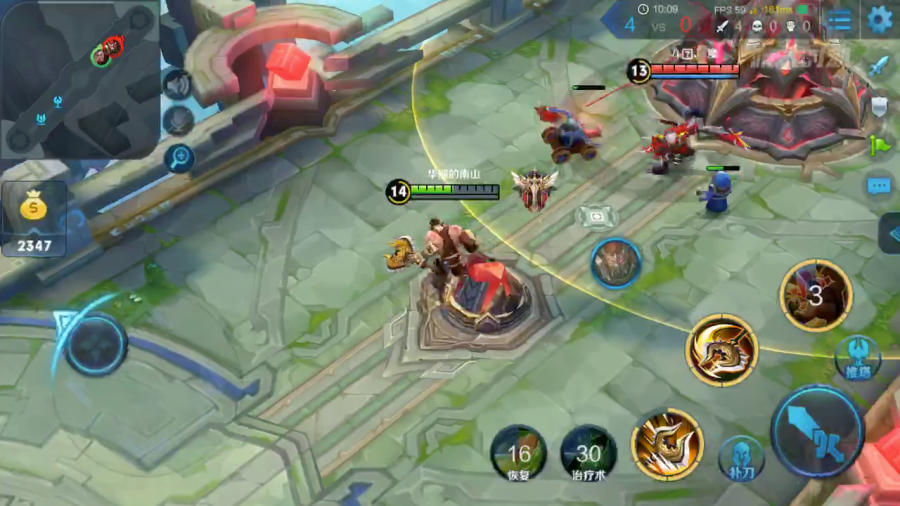The width and height of the screenshot is (900, 506).
Task: Tap the magnifier zoom icon near minimap
Action: tap(180, 157)
